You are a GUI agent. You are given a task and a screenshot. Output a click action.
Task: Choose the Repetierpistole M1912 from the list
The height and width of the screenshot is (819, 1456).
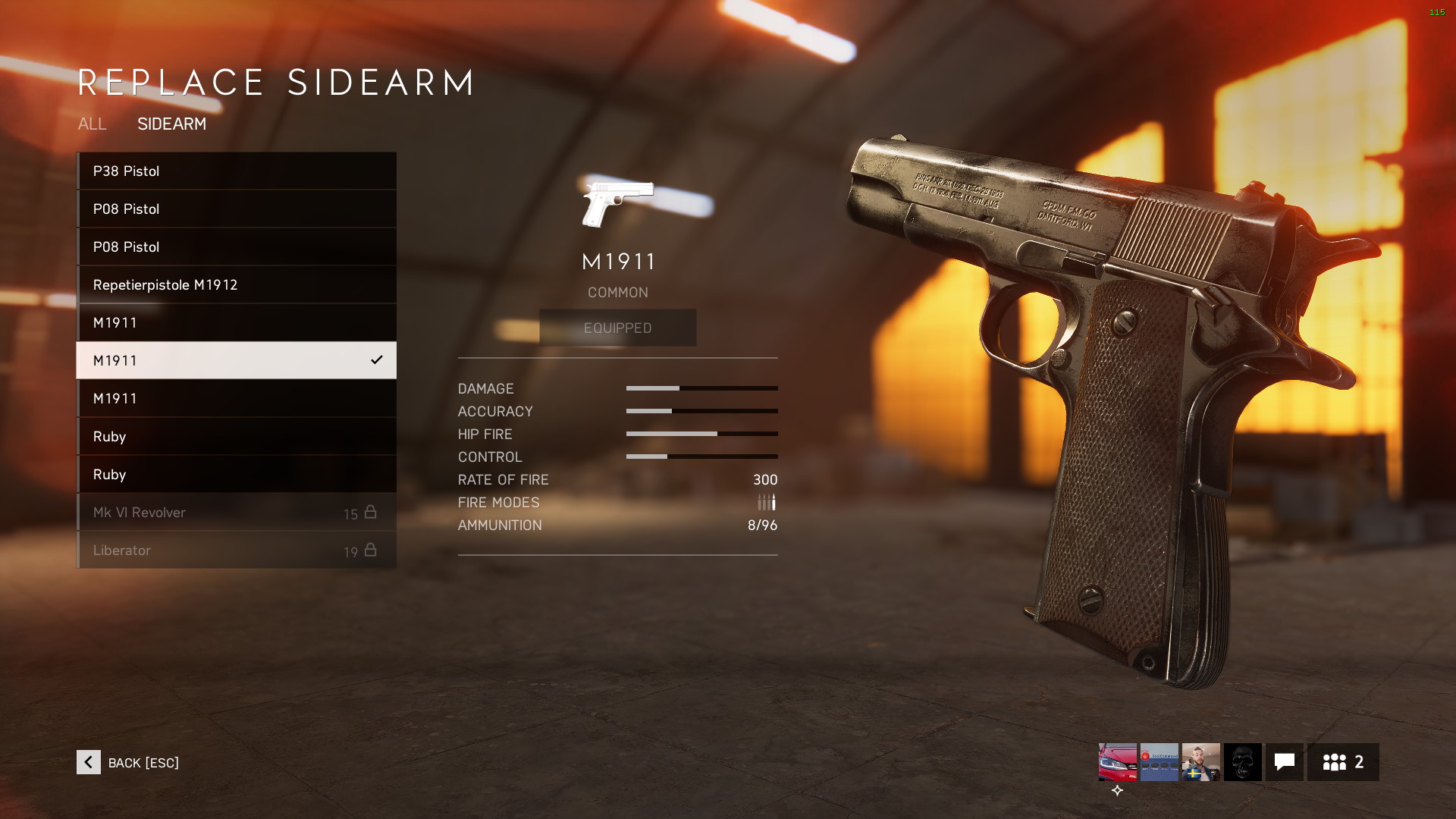coord(236,285)
